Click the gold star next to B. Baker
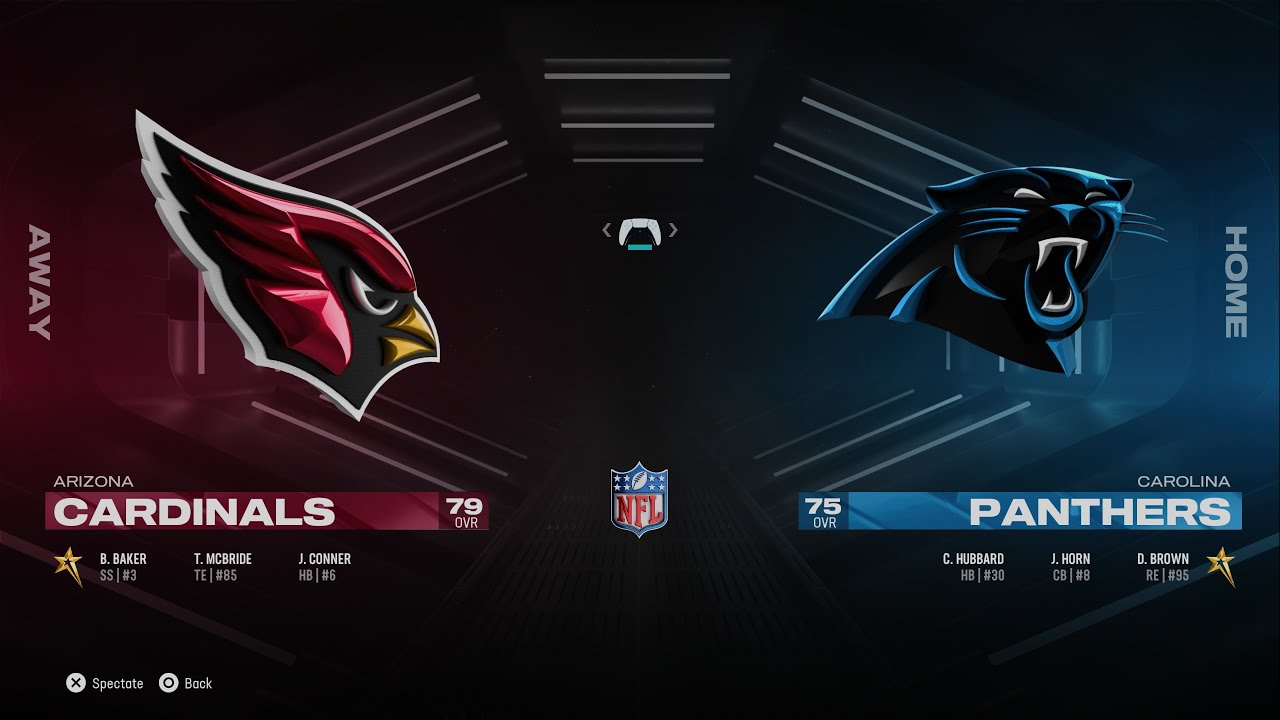1280x720 pixels. pyautogui.click(x=68, y=564)
